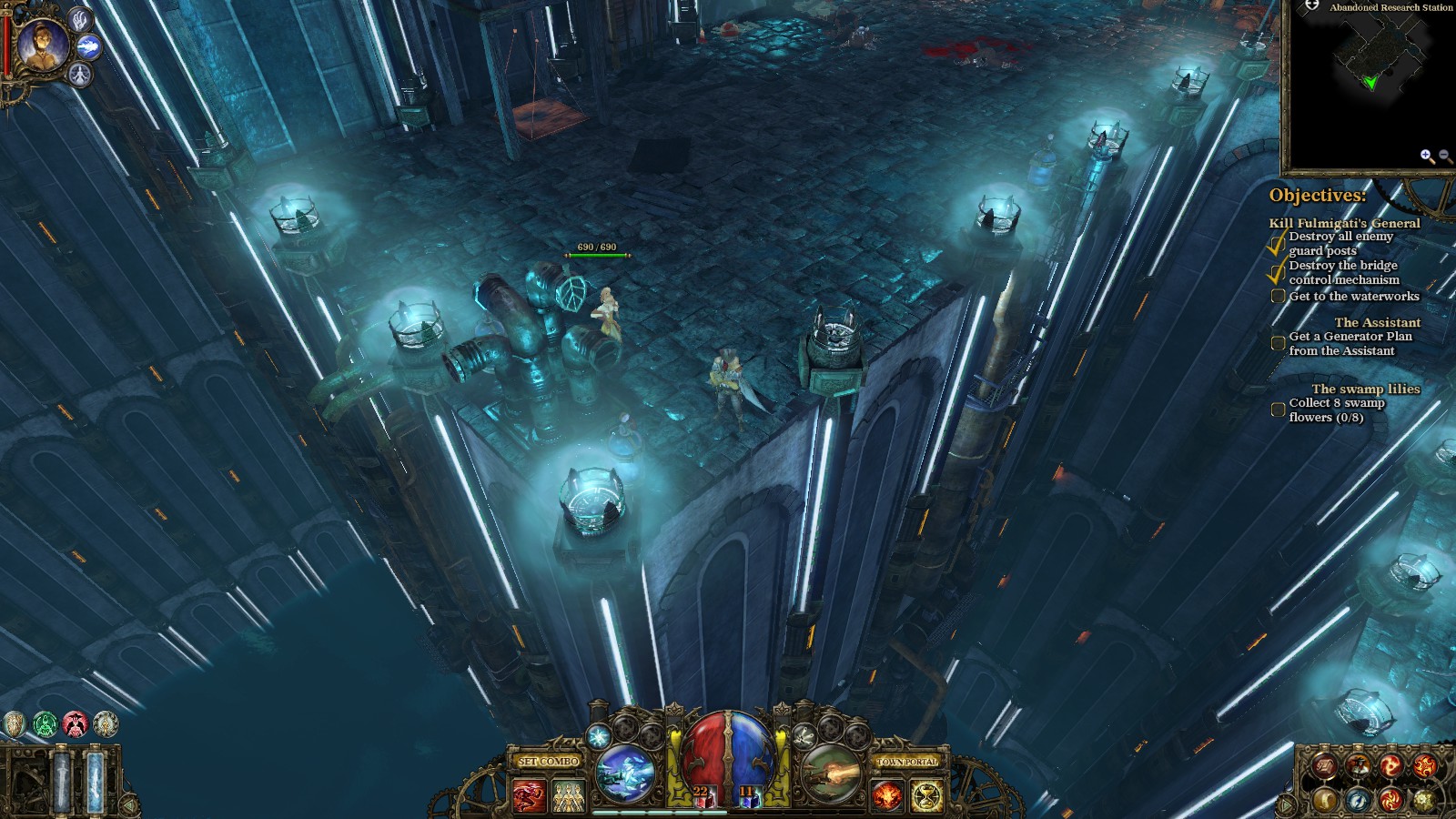This screenshot has height=819, width=1456.
Task: Activate the golden hourglass skill slot
Action: [x=926, y=796]
